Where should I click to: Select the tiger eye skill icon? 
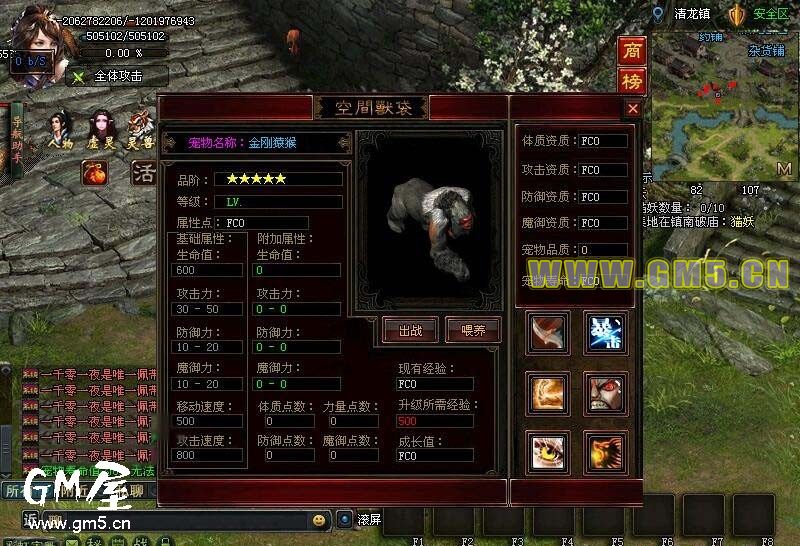[x=548, y=453]
